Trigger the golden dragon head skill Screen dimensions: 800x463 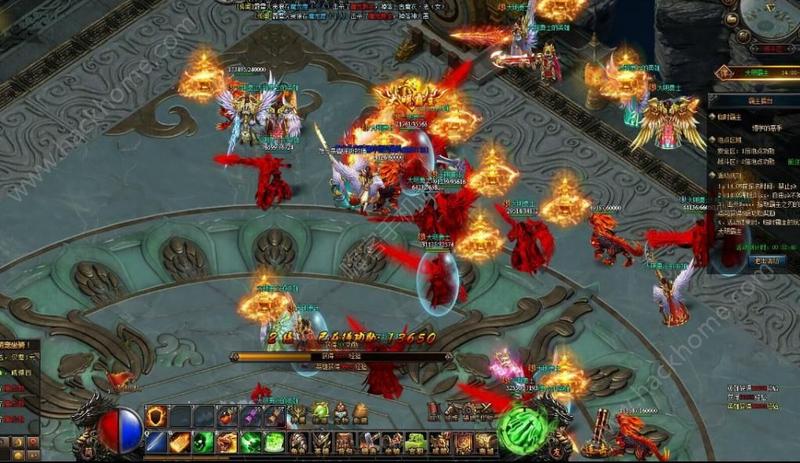tap(227, 441)
